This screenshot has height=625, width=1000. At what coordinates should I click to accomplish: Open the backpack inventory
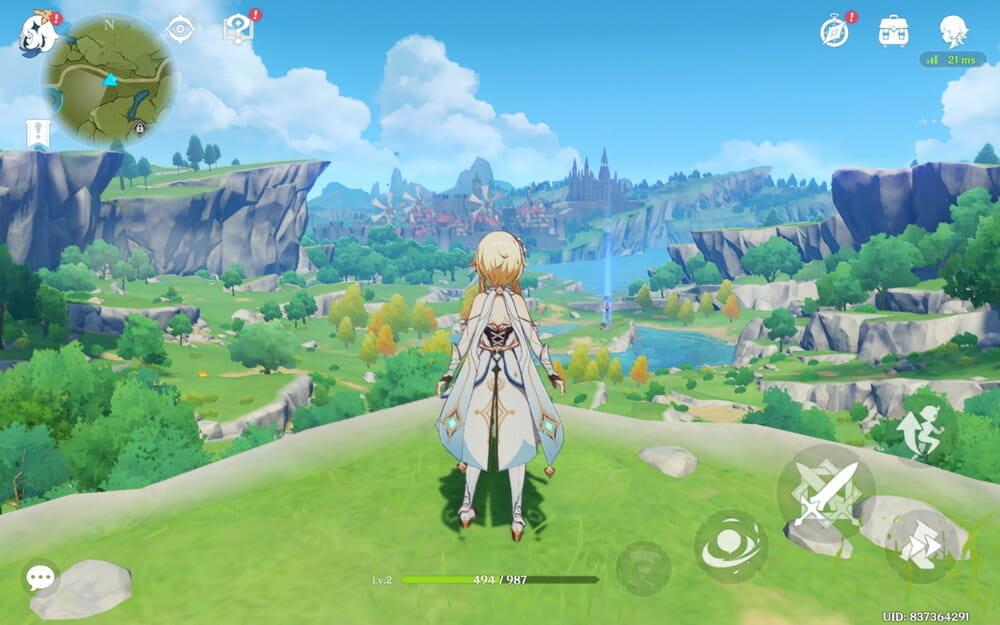[893, 31]
